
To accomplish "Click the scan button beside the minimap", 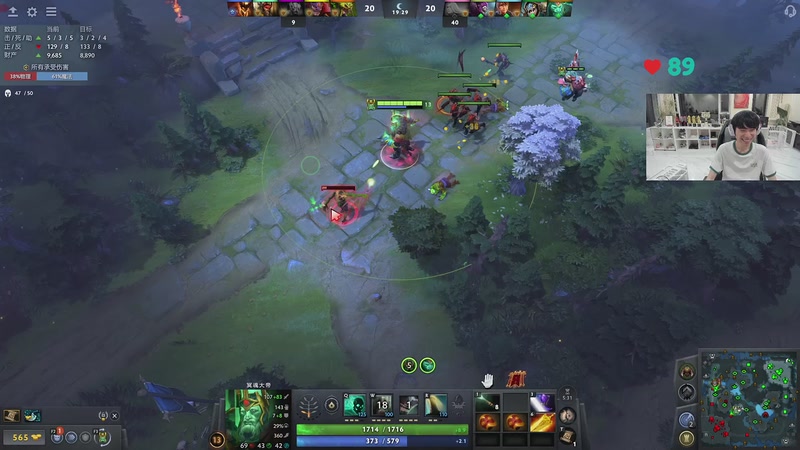I will pos(687,416).
